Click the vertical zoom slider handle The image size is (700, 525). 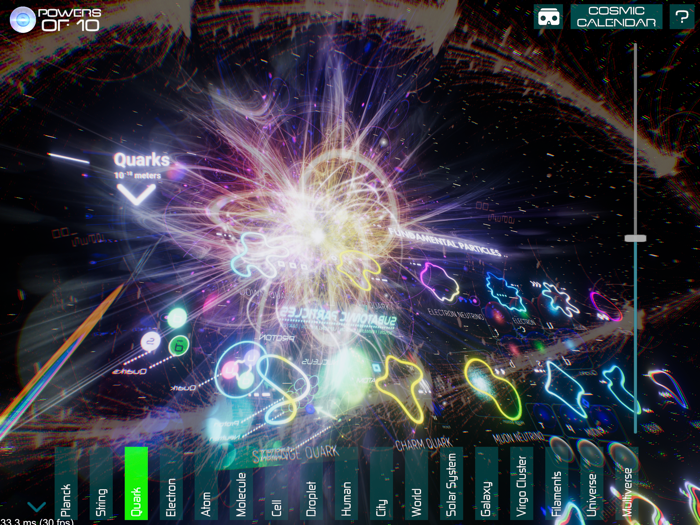(635, 238)
